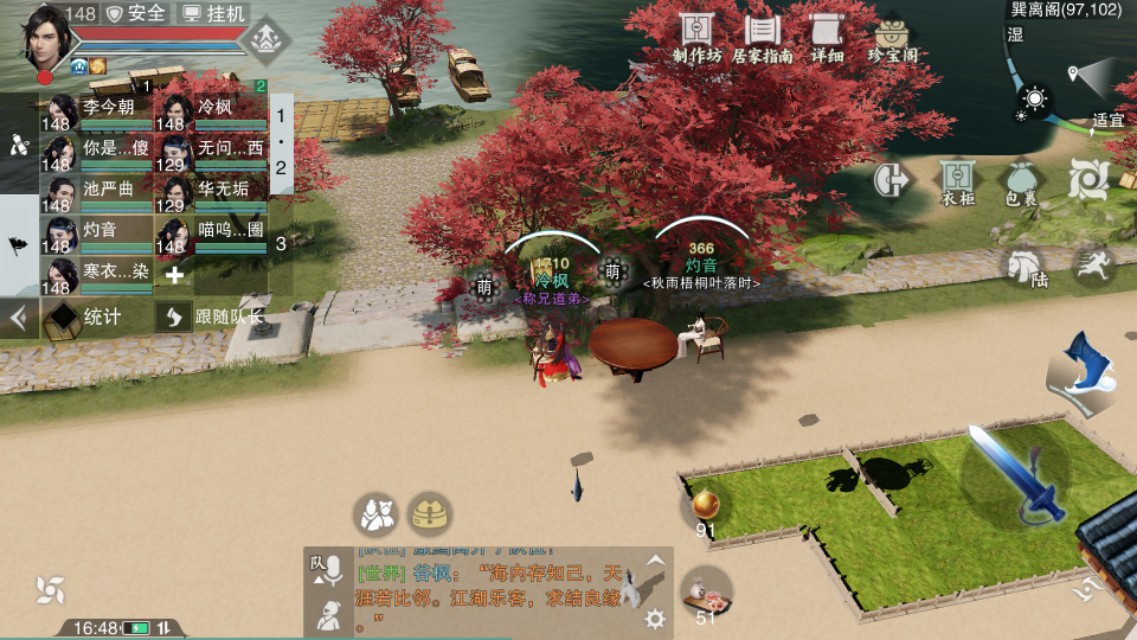Select team member 灼音 in raid list

click(x=97, y=235)
